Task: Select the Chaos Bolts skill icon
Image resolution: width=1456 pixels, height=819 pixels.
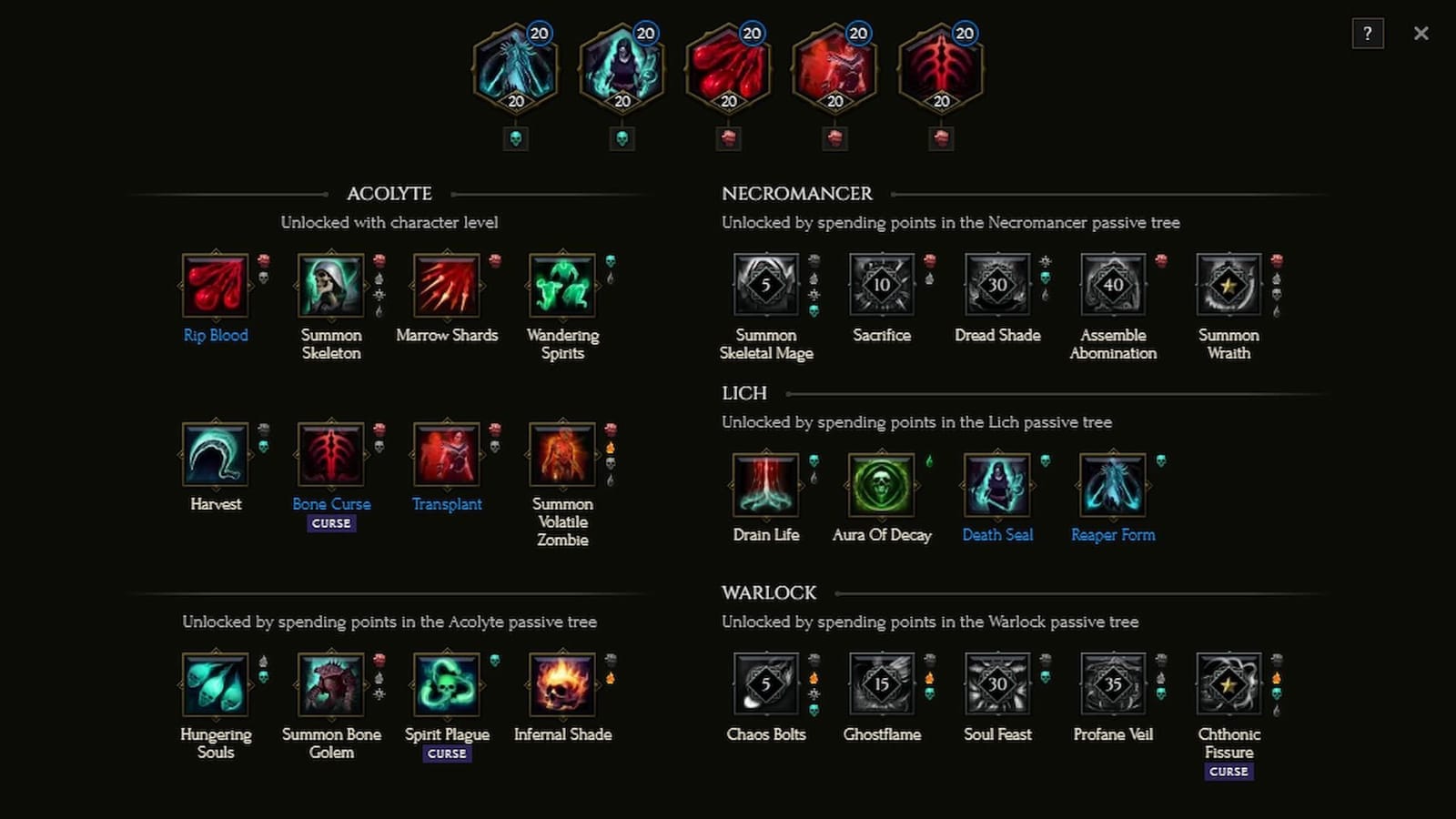Action: tap(766, 685)
